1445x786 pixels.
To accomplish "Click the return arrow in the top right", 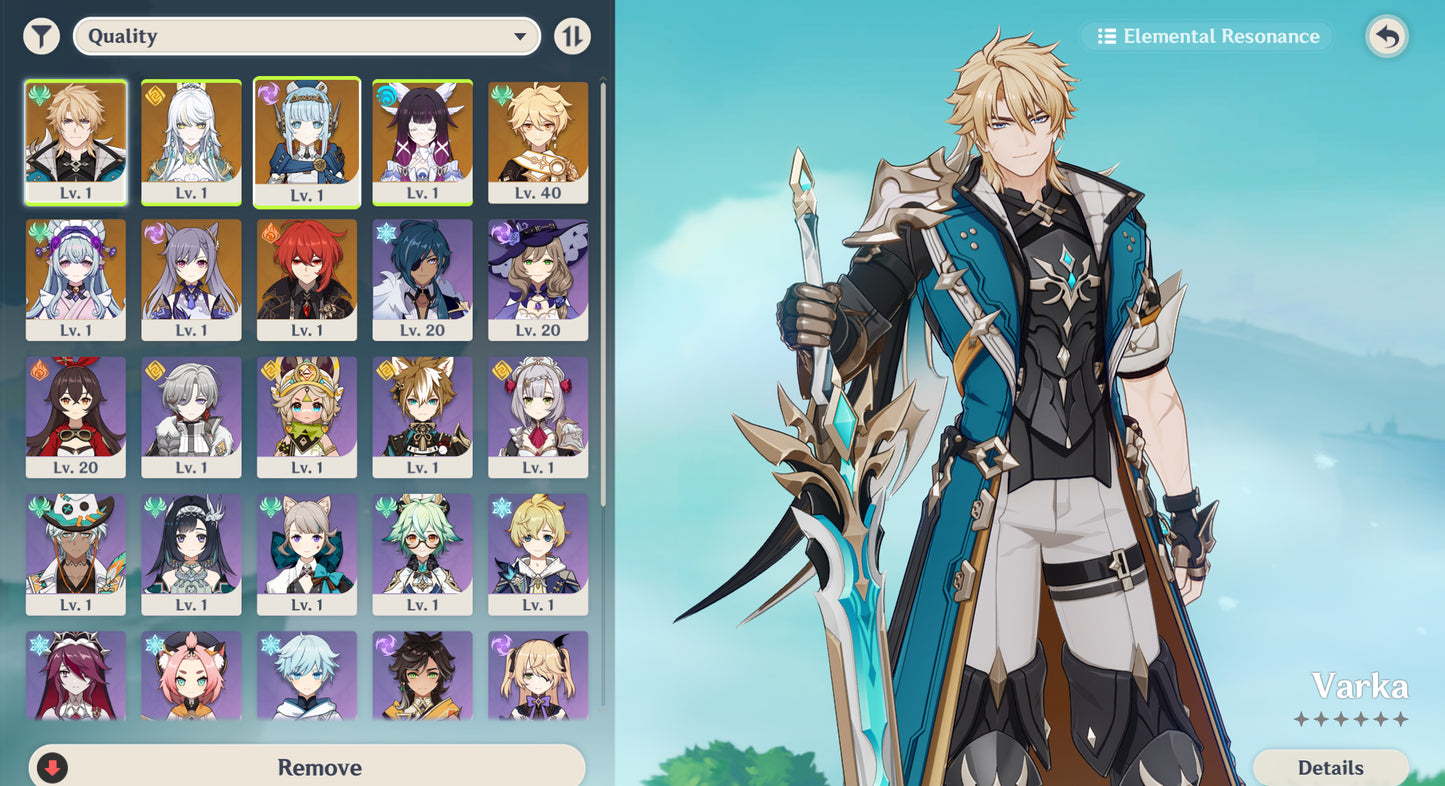I will pyautogui.click(x=1387, y=34).
